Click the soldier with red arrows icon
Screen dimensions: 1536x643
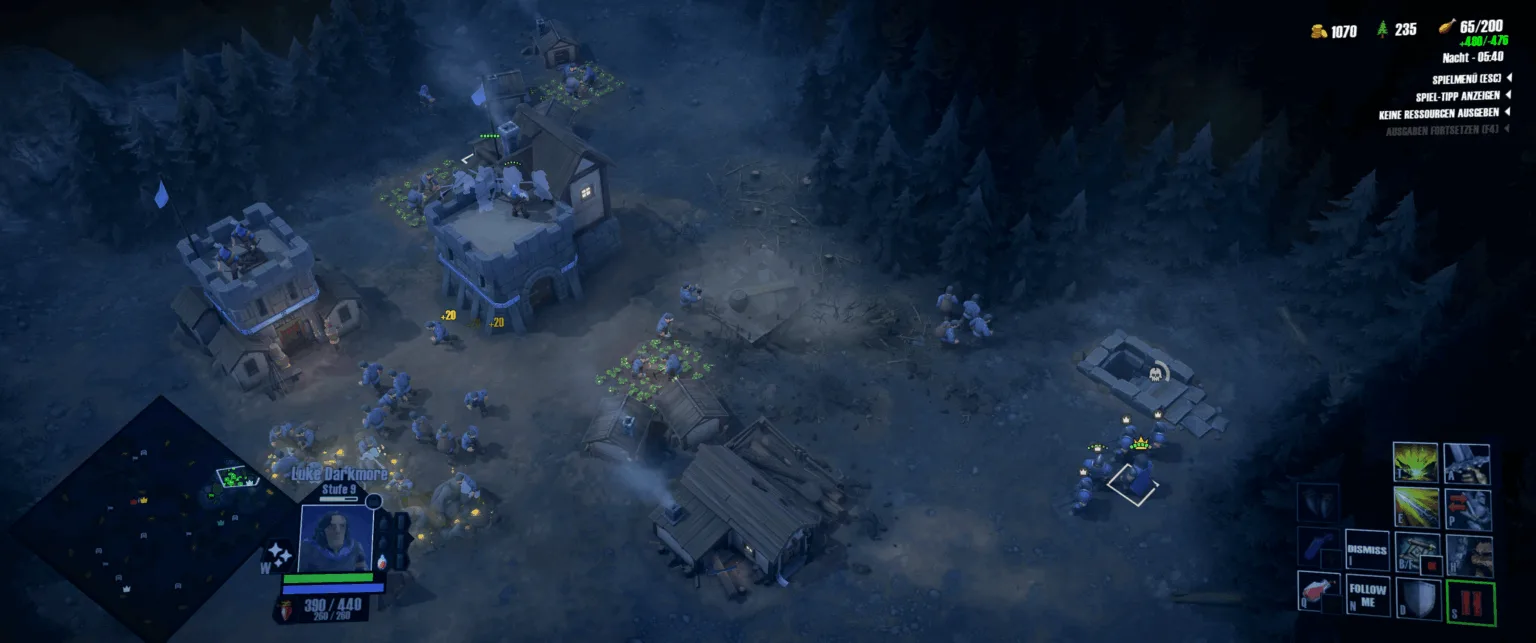(1467, 508)
